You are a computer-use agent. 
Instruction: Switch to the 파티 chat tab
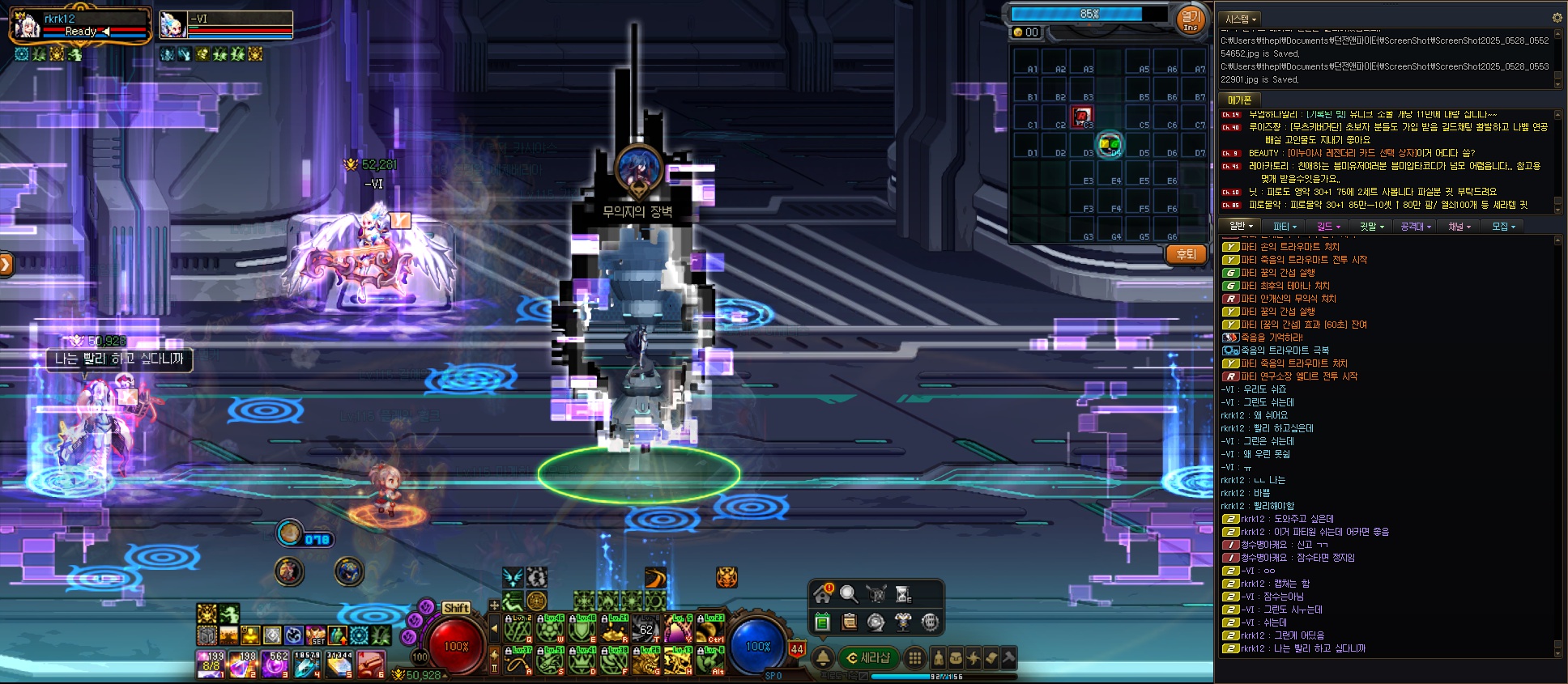(x=1285, y=227)
